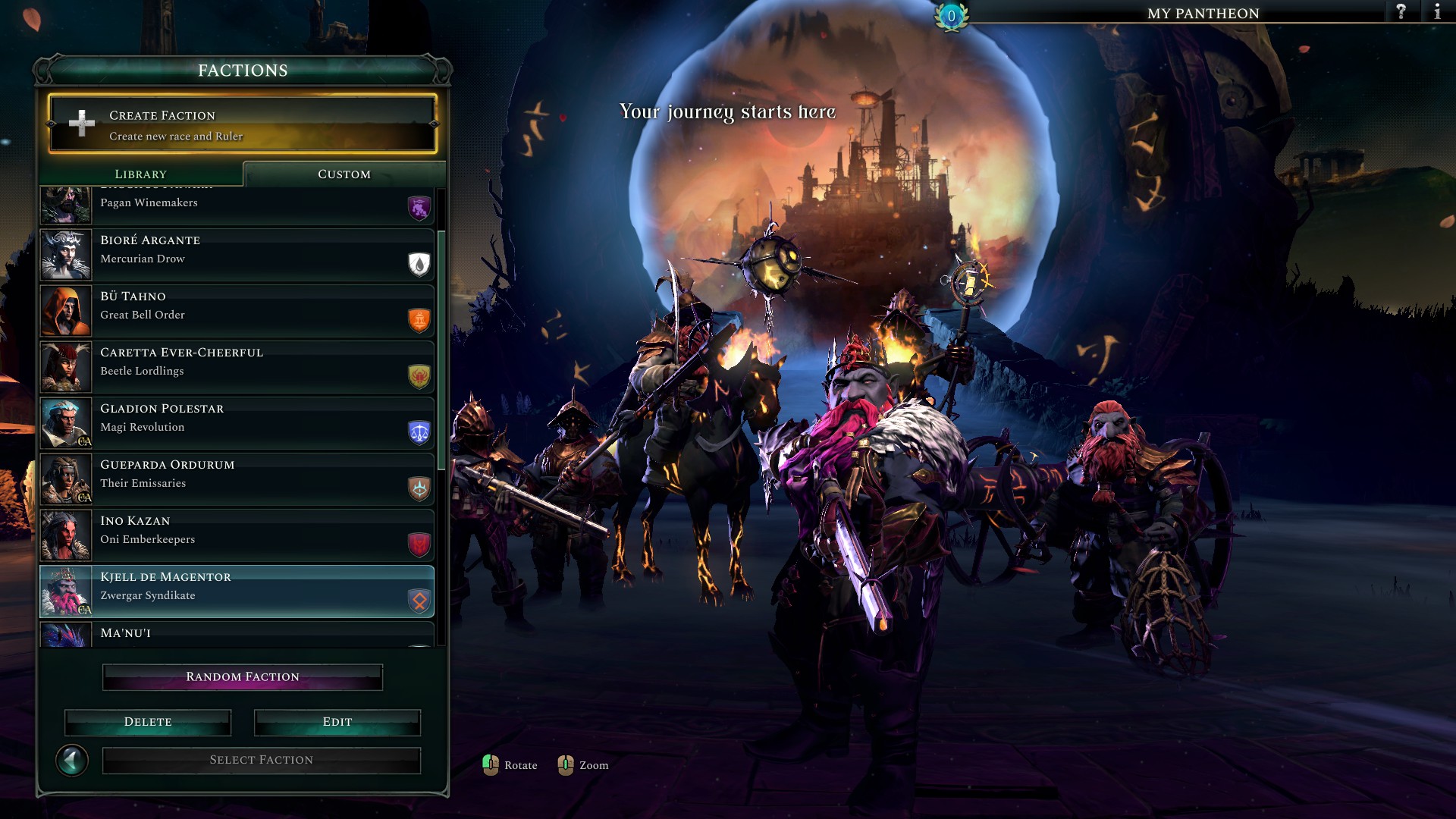Click the Random Faction button
1456x819 pixels.
[243, 677]
